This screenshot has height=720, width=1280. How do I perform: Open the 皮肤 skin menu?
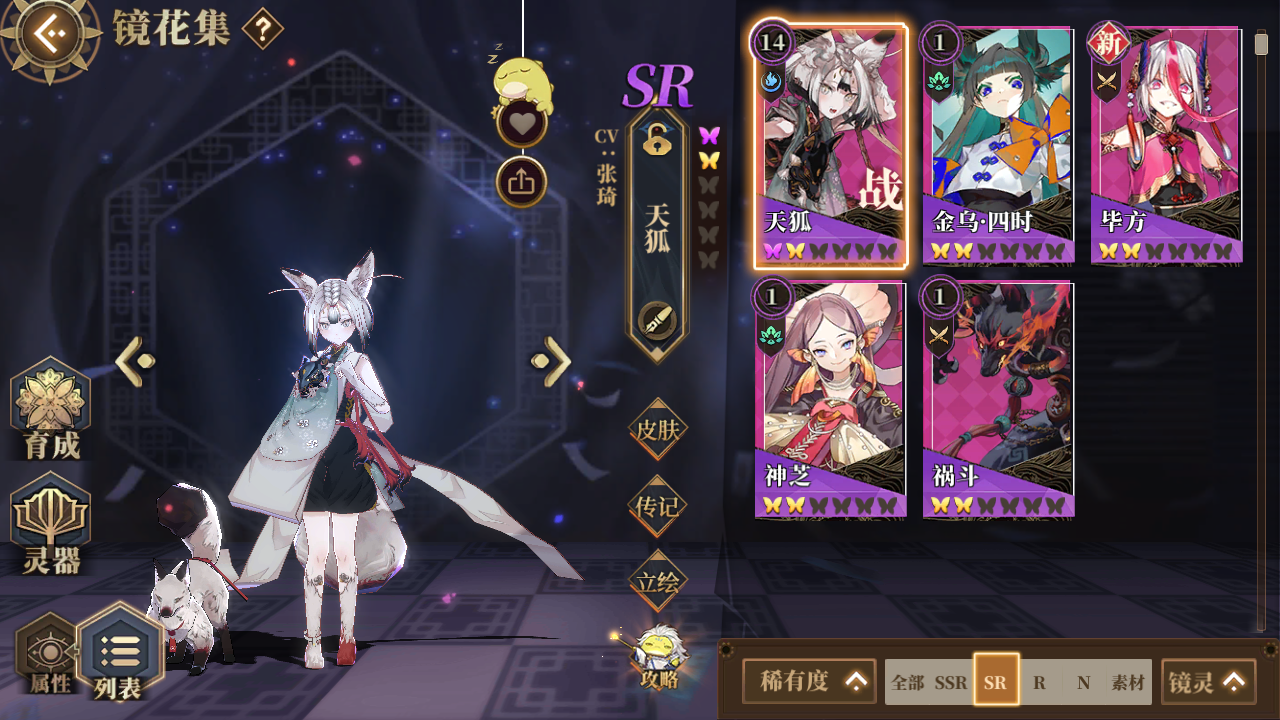click(657, 430)
